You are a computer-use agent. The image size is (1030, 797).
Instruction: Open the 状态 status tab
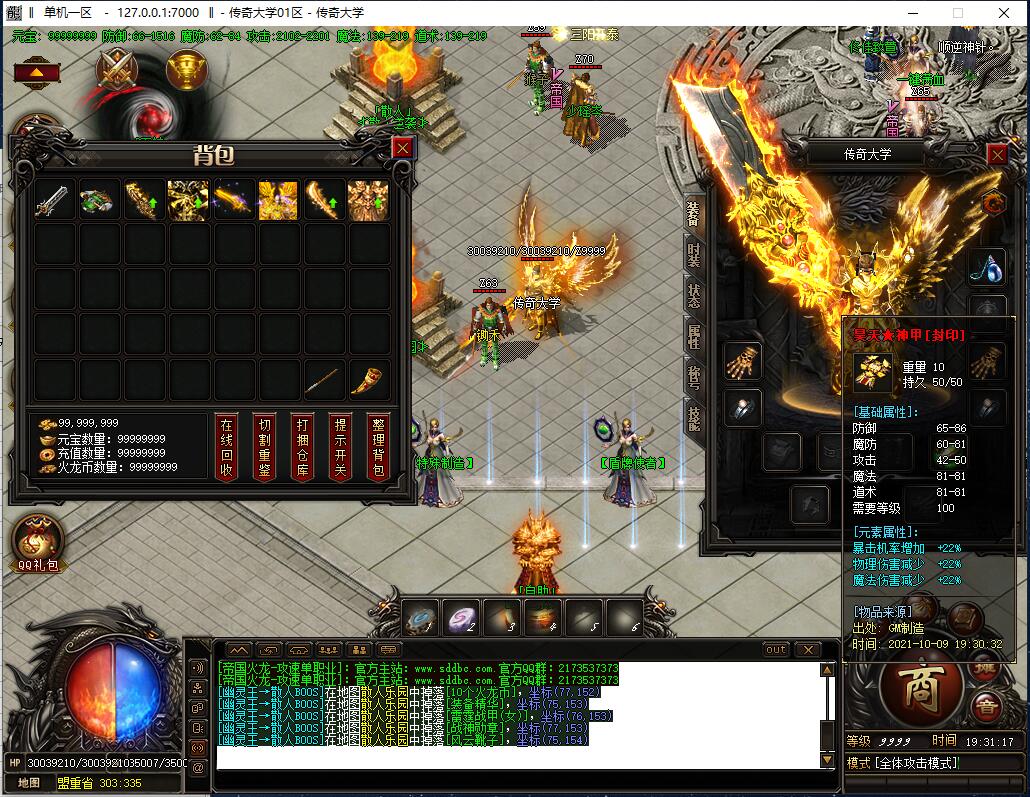click(694, 296)
